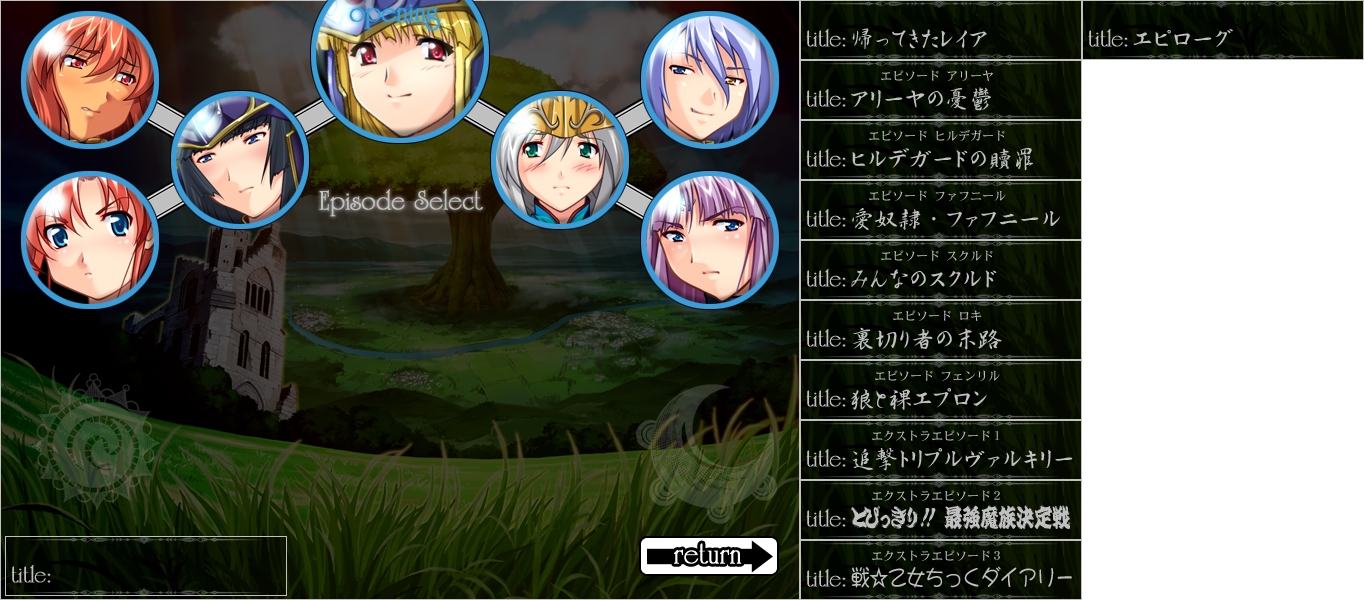Screen dimensions: 1364x600
Task: Select the ヒルデガードの贖罪 title row
Action: click(940, 151)
